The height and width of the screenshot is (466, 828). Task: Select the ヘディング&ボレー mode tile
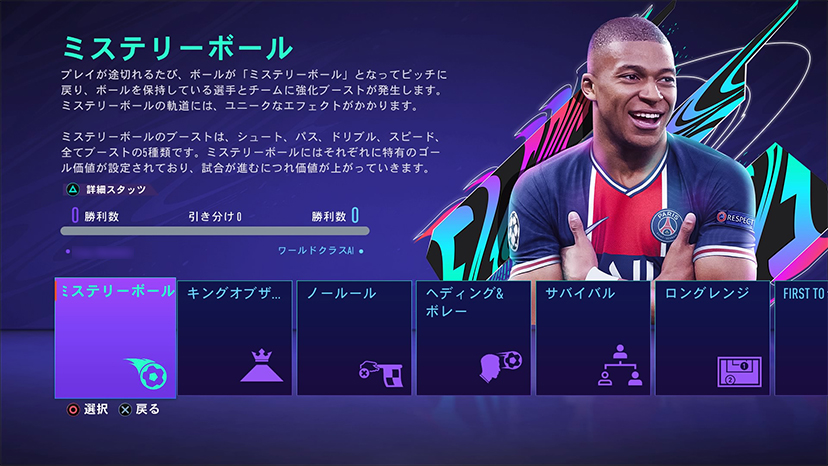tap(473, 338)
